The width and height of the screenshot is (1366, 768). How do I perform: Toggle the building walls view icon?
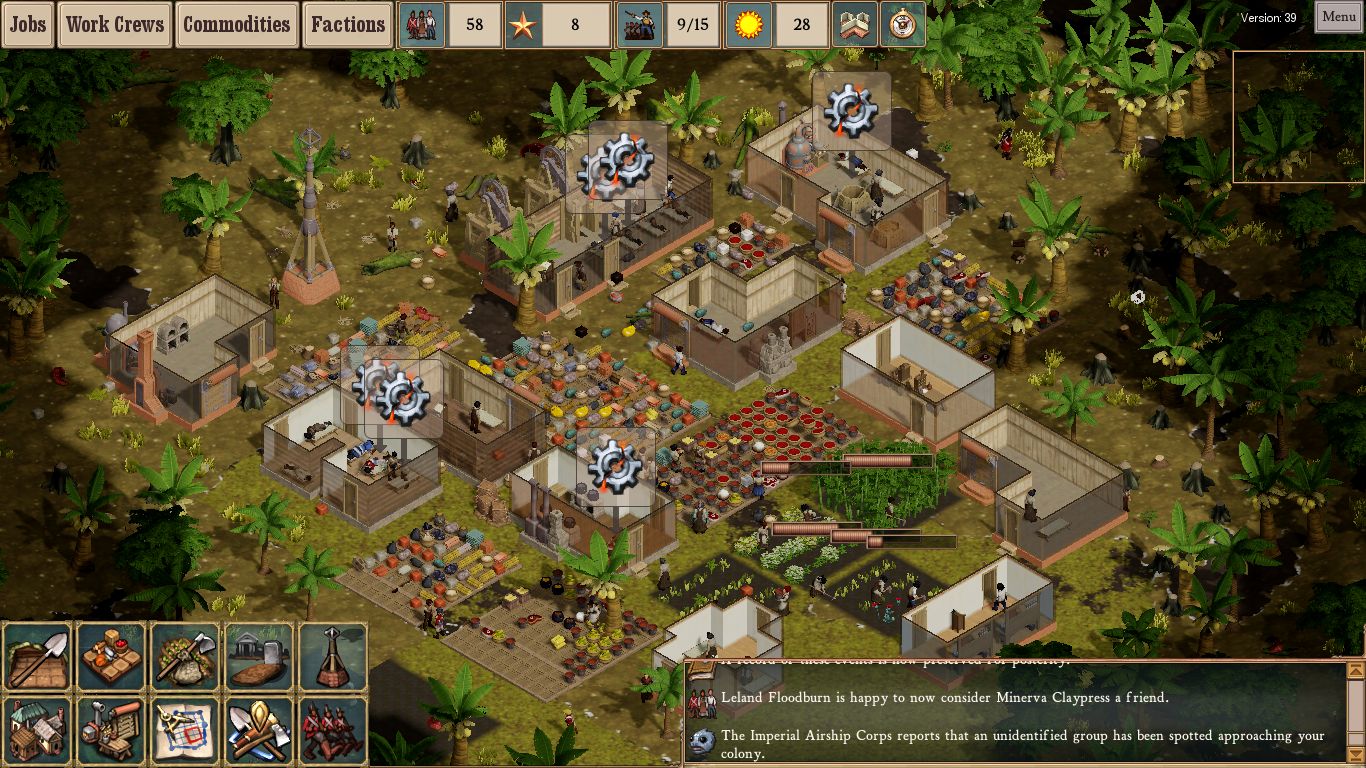(x=855, y=25)
